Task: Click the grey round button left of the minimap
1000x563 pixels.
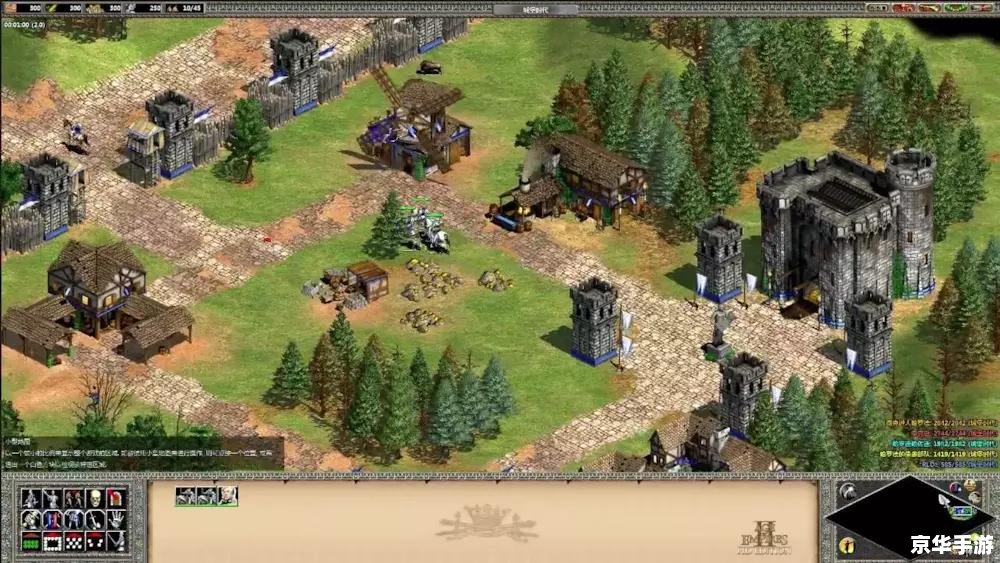Action: (848, 491)
